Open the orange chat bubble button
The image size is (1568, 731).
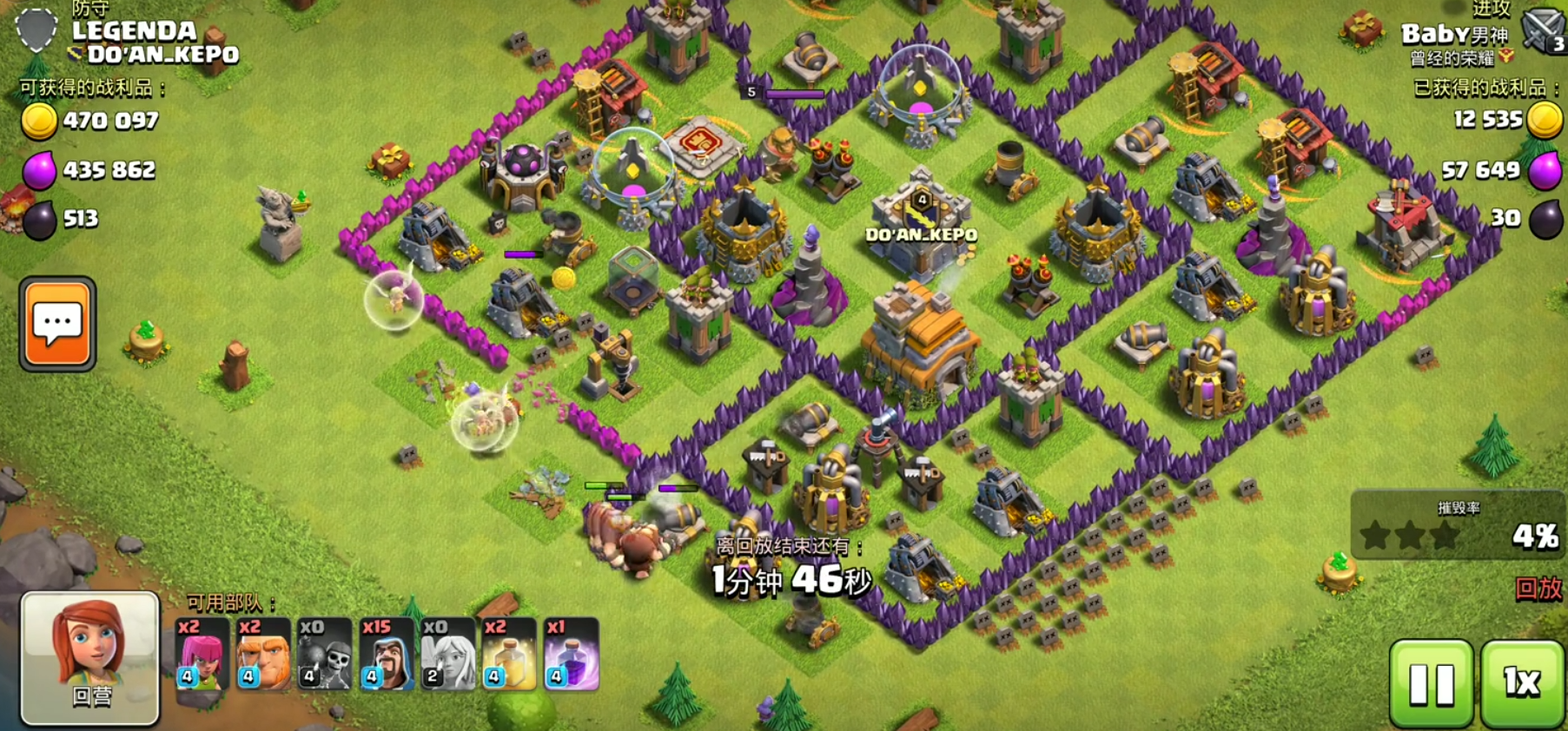click(57, 324)
